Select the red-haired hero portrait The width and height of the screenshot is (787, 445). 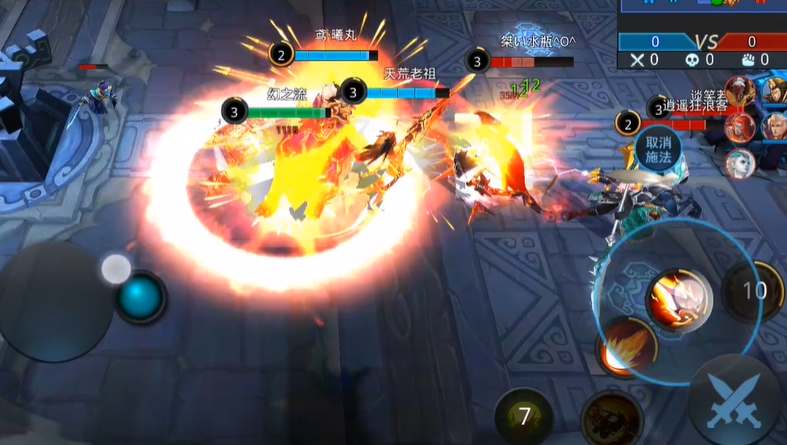pos(740,126)
